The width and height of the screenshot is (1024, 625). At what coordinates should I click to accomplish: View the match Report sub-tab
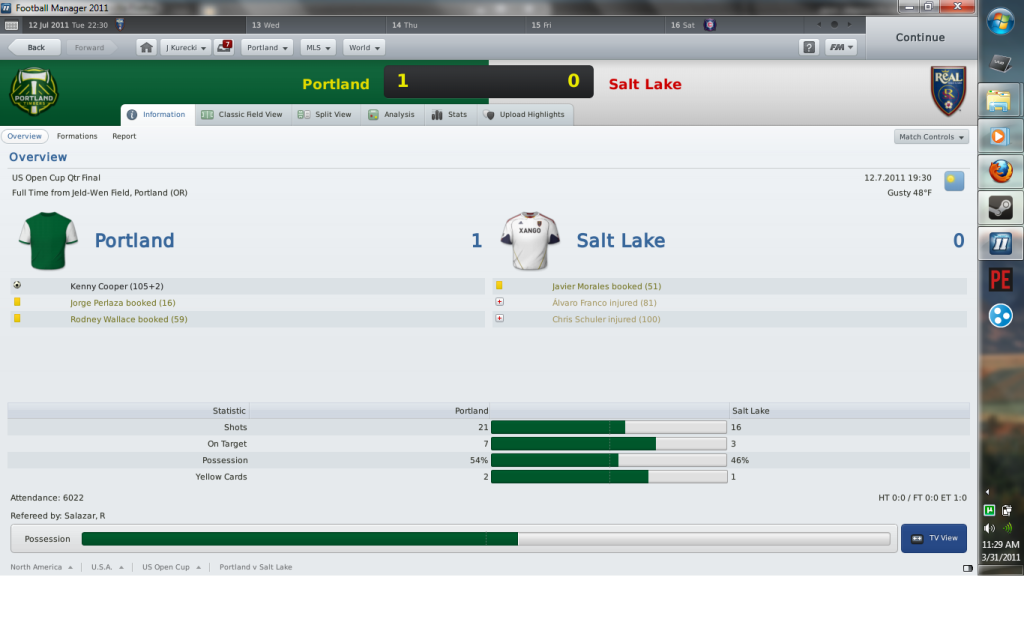(124, 136)
